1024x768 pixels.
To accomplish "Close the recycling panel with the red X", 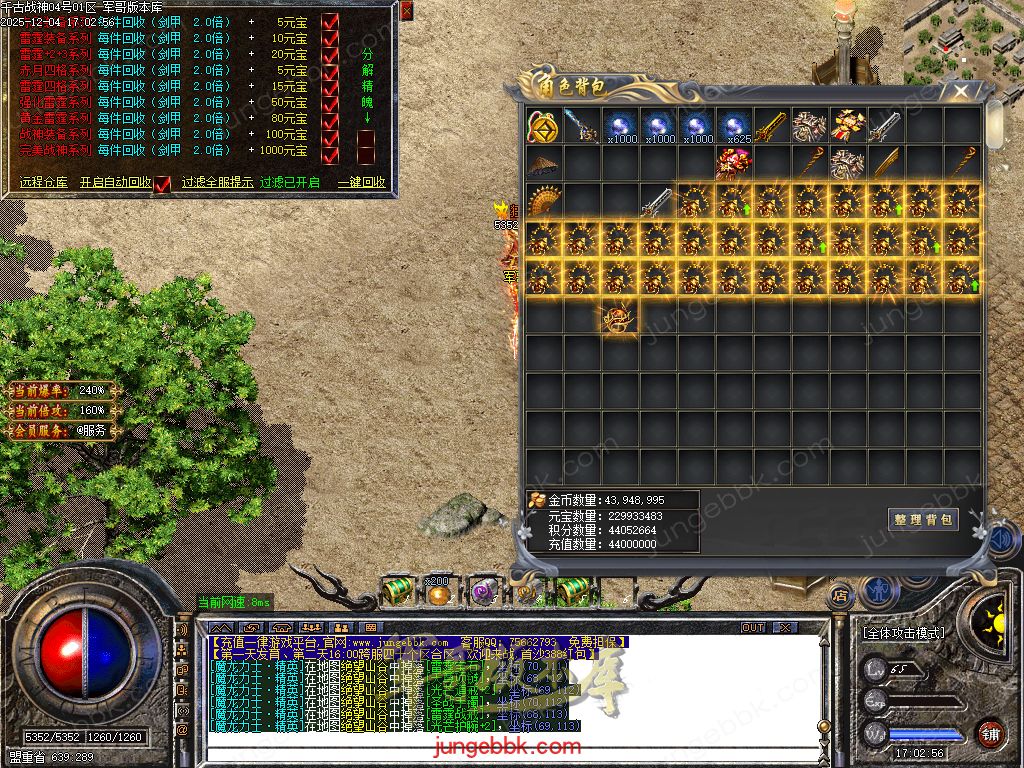I will pos(406,11).
